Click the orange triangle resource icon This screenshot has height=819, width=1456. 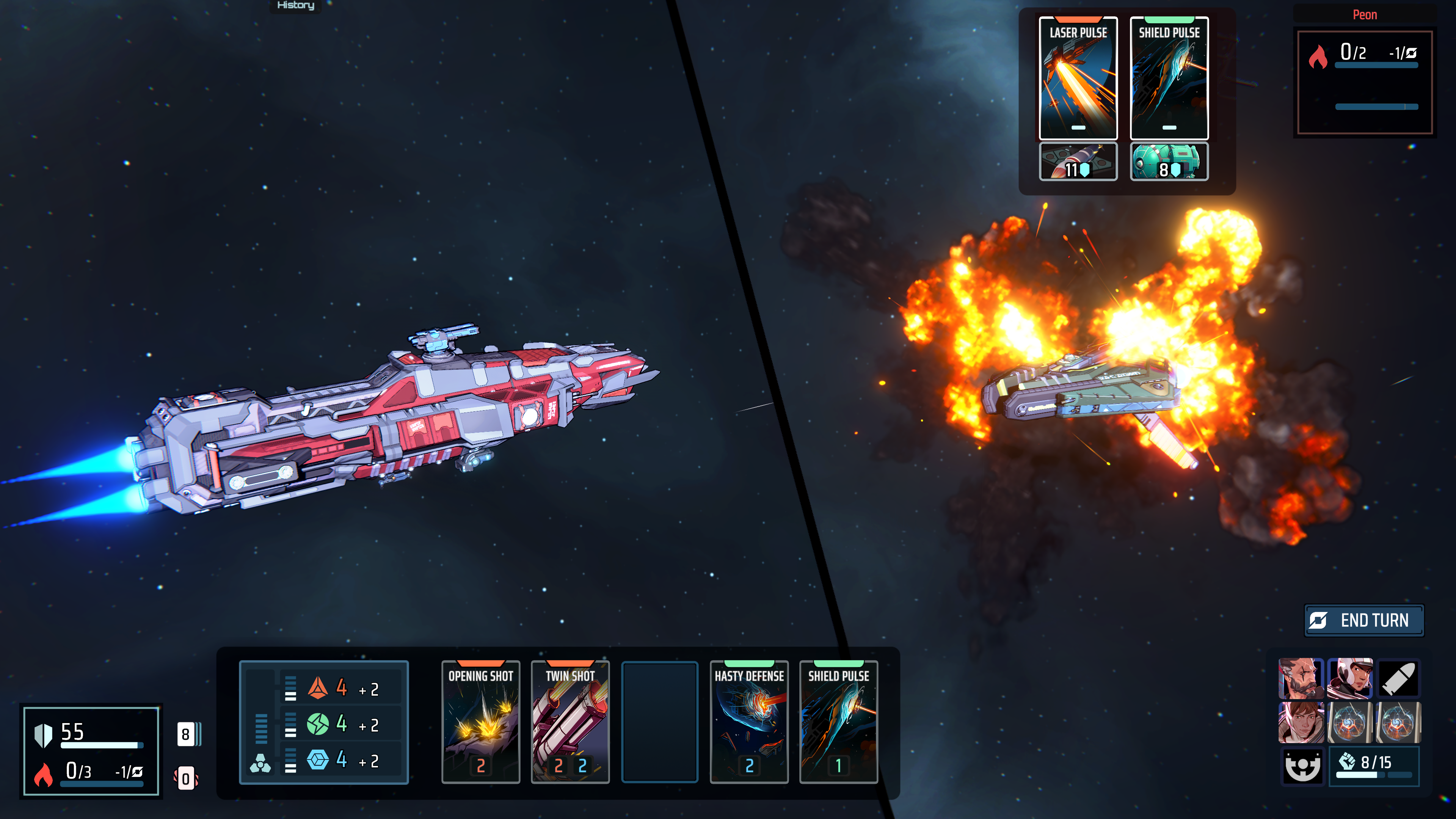coord(318,689)
